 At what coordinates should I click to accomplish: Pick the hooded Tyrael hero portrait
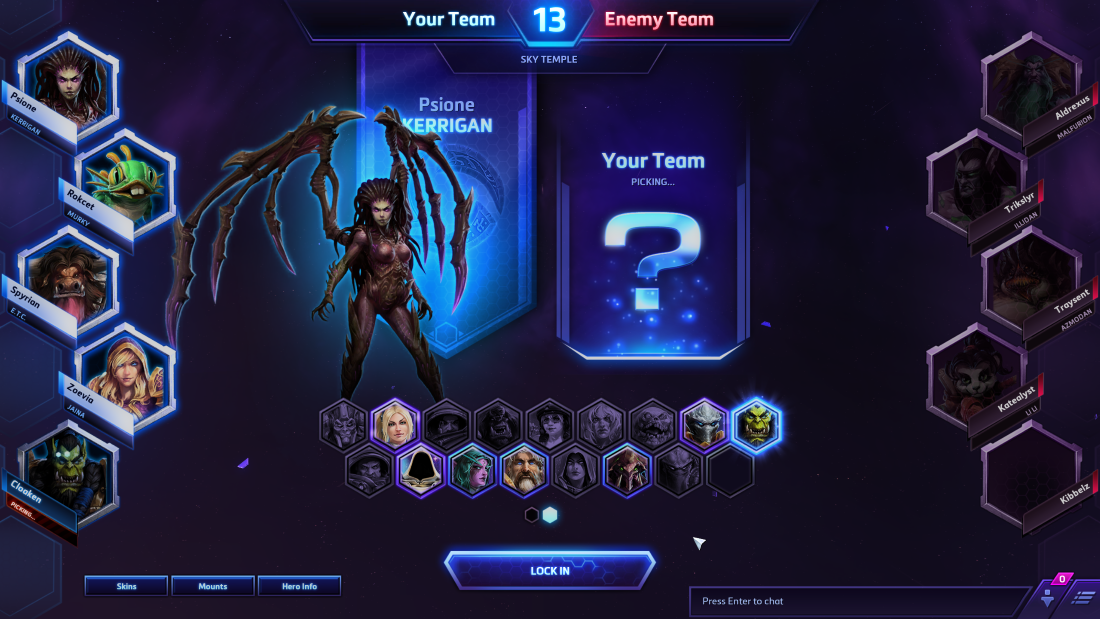(421, 471)
